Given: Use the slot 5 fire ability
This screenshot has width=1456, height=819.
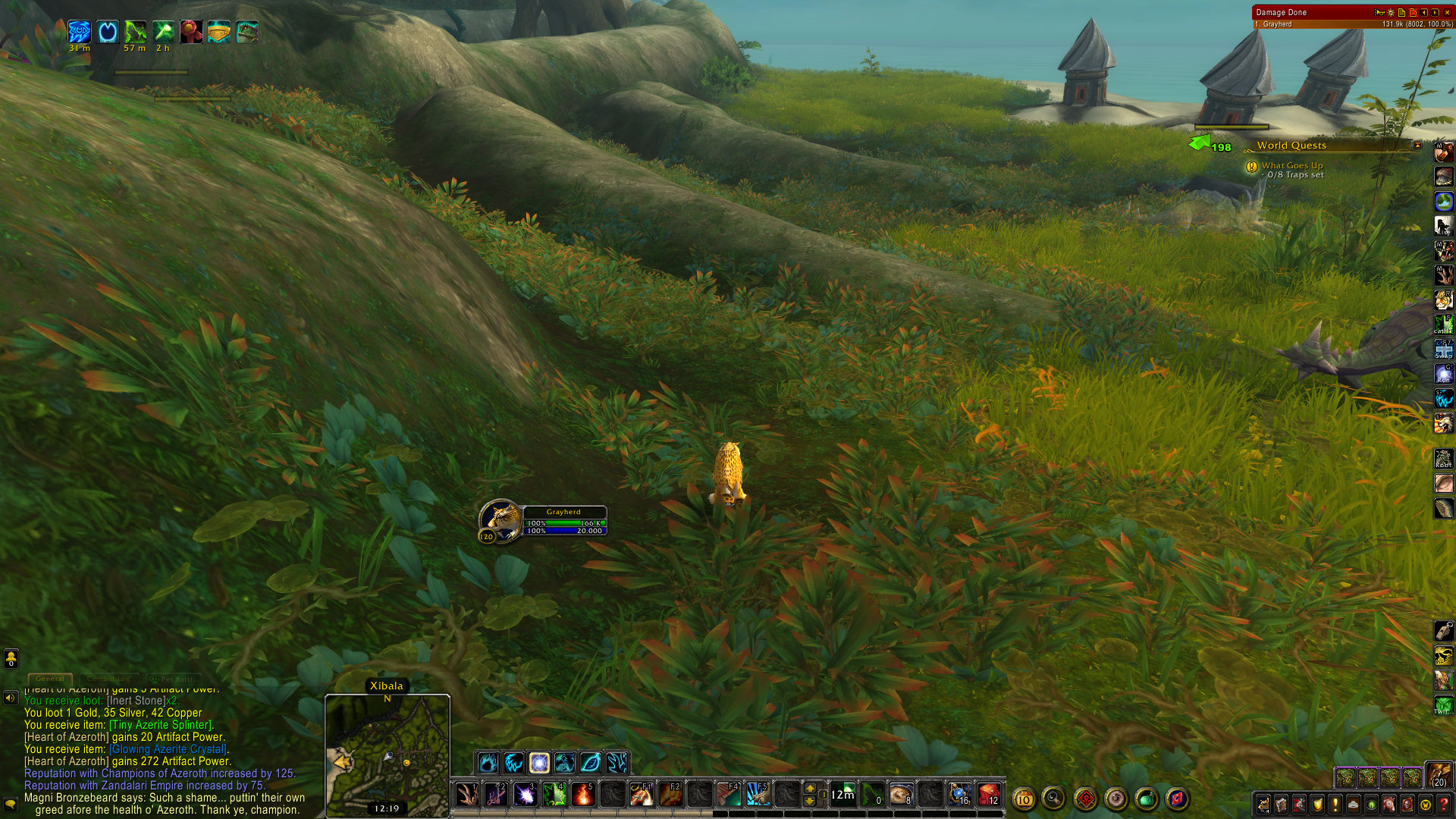Looking at the screenshot, I should pos(582,794).
